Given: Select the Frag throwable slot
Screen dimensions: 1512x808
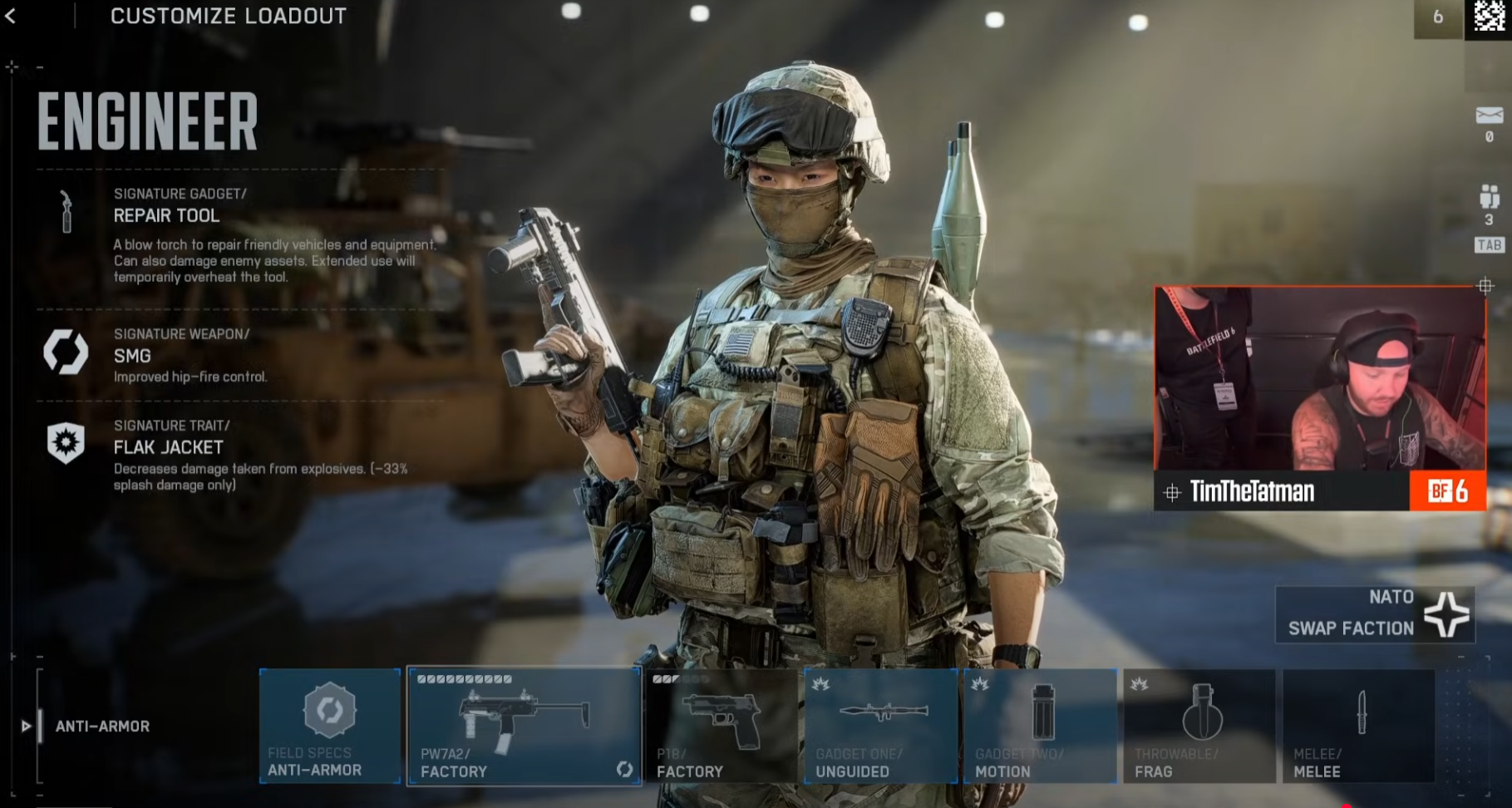Looking at the screenshot, I should pyautogui.click(x=1199, y=726).
